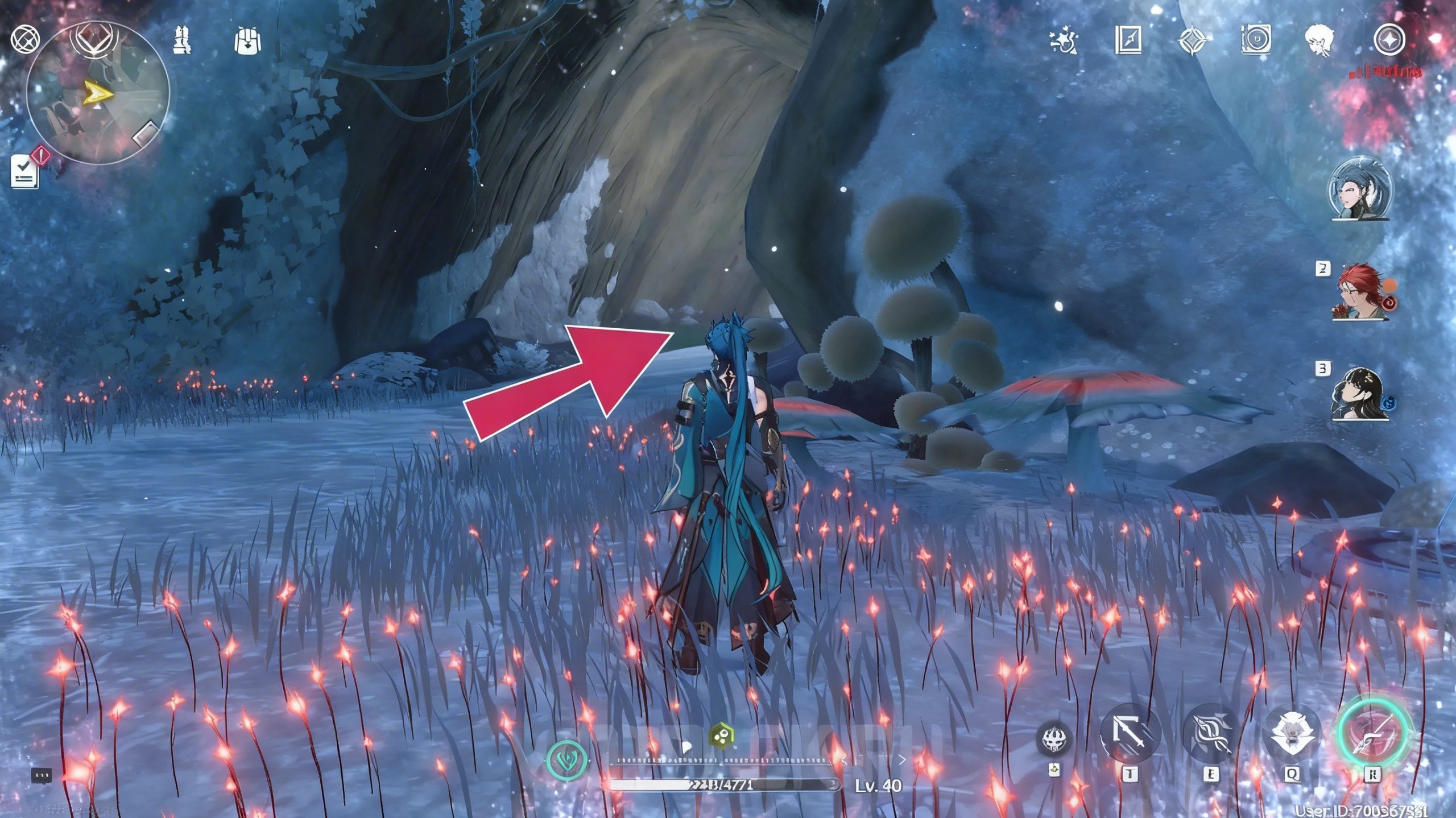
Task: Open the guidebook with compass icon
Action: coord(1128,41)
